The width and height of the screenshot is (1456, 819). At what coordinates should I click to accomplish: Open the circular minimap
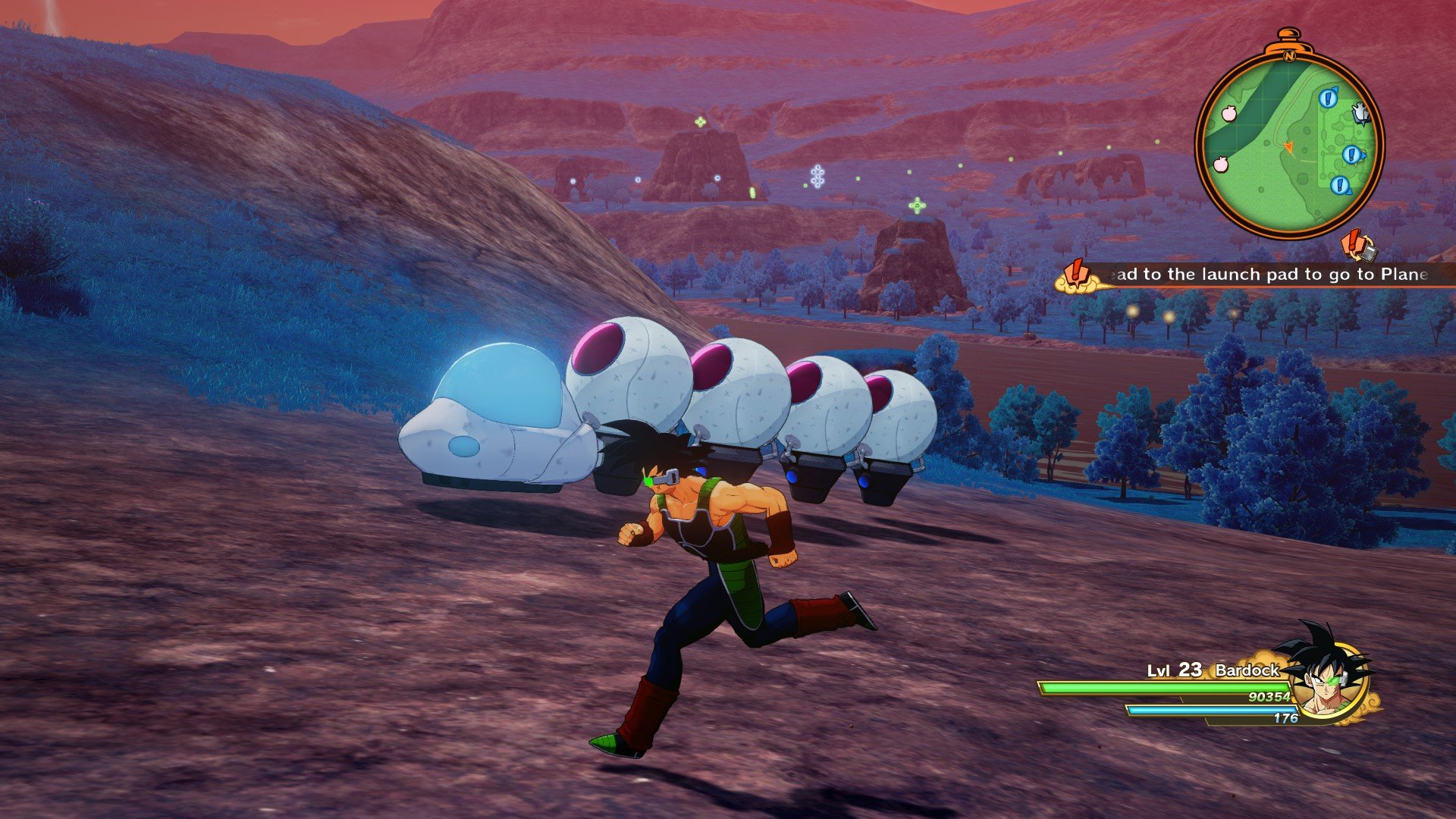tap(1289, 144)
